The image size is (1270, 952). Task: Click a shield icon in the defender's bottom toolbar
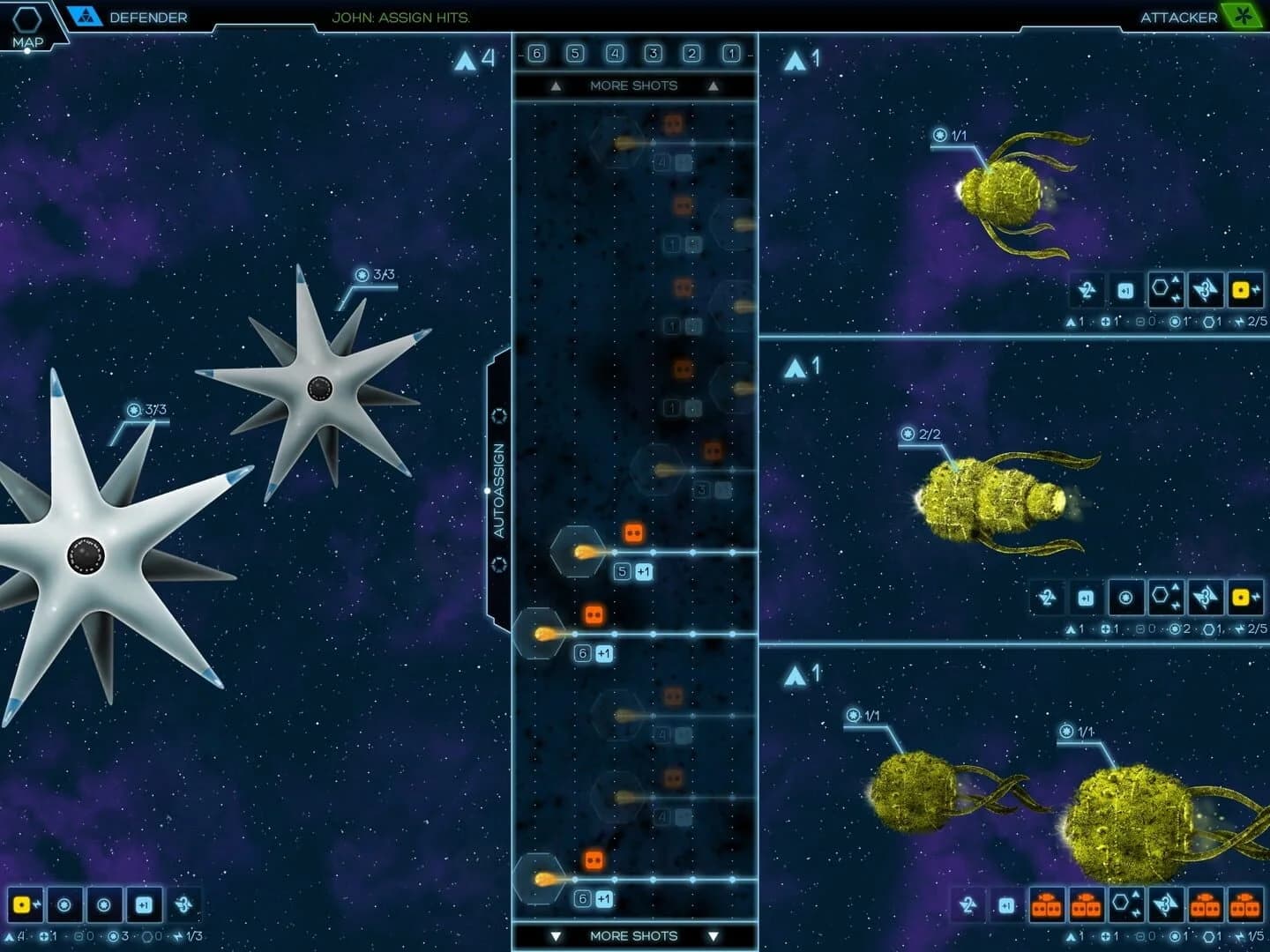(x=64, y=906)
